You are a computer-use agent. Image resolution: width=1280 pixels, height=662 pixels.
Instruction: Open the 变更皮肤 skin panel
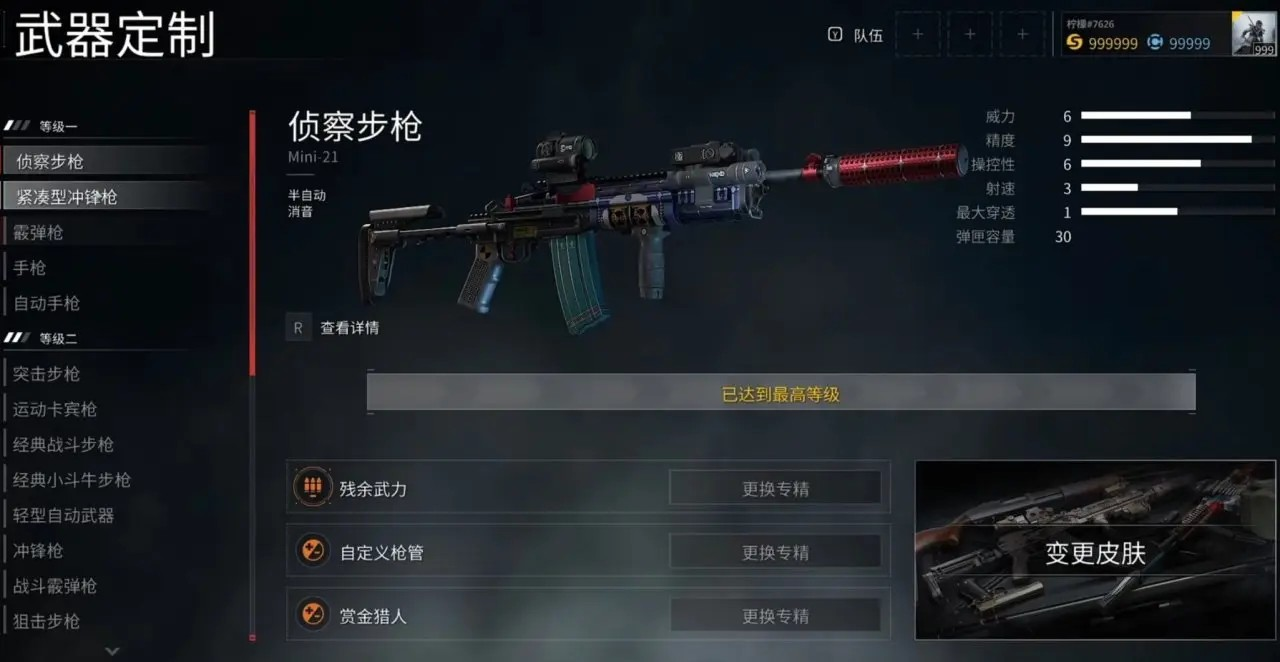click(x=1095, y=551)
